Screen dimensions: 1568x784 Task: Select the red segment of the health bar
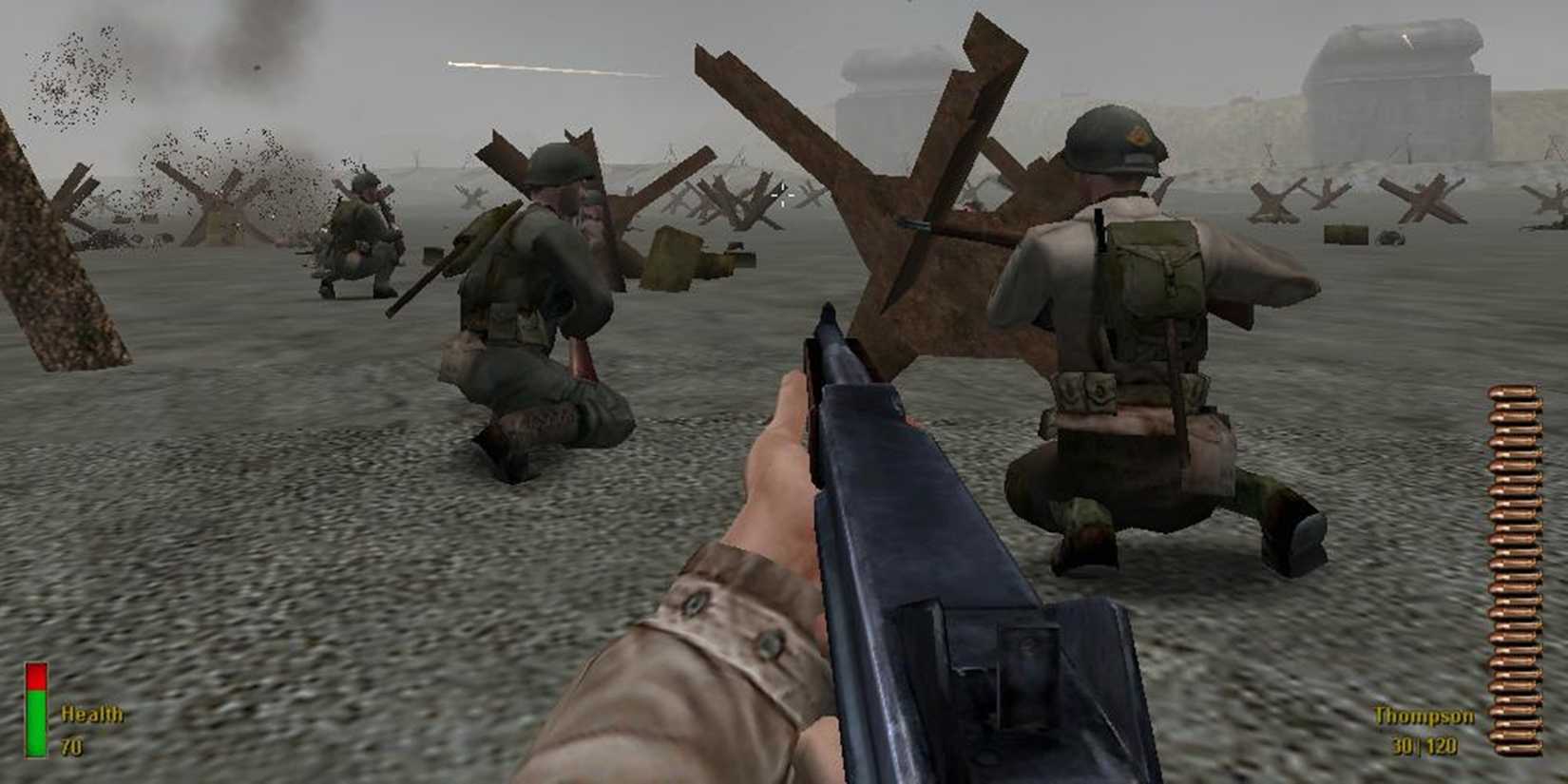coord(35,677)
